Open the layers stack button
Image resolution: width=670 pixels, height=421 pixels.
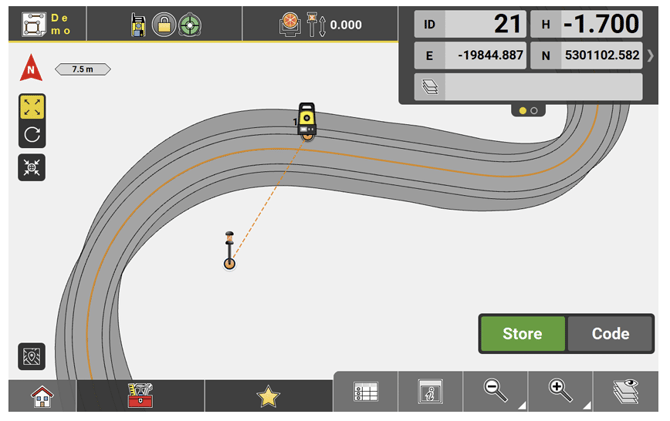(x=625, y=392)
